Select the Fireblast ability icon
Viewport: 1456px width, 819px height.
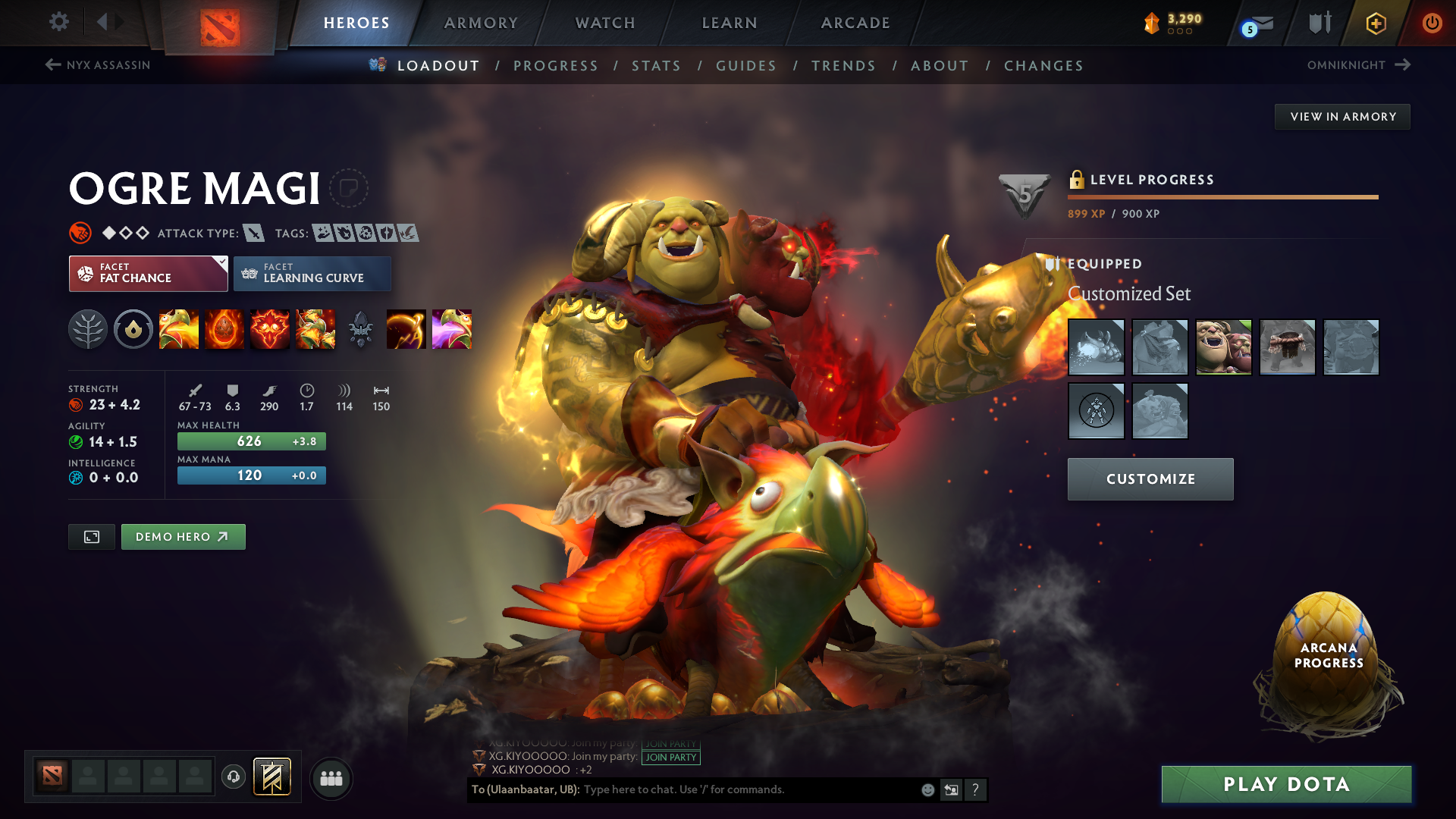pos(179,329)
